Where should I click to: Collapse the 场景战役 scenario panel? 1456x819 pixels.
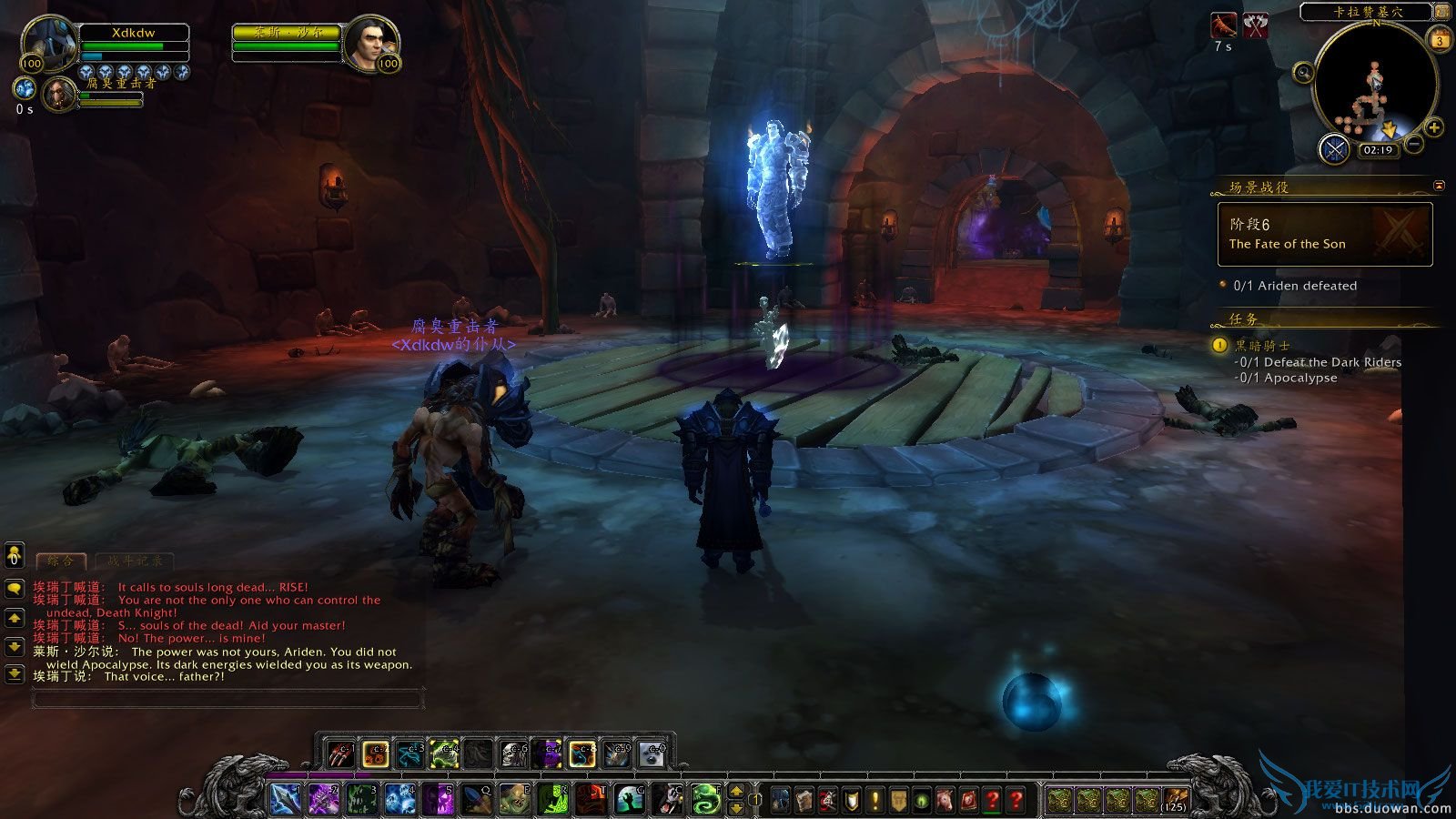click(x=1439, y=185)
